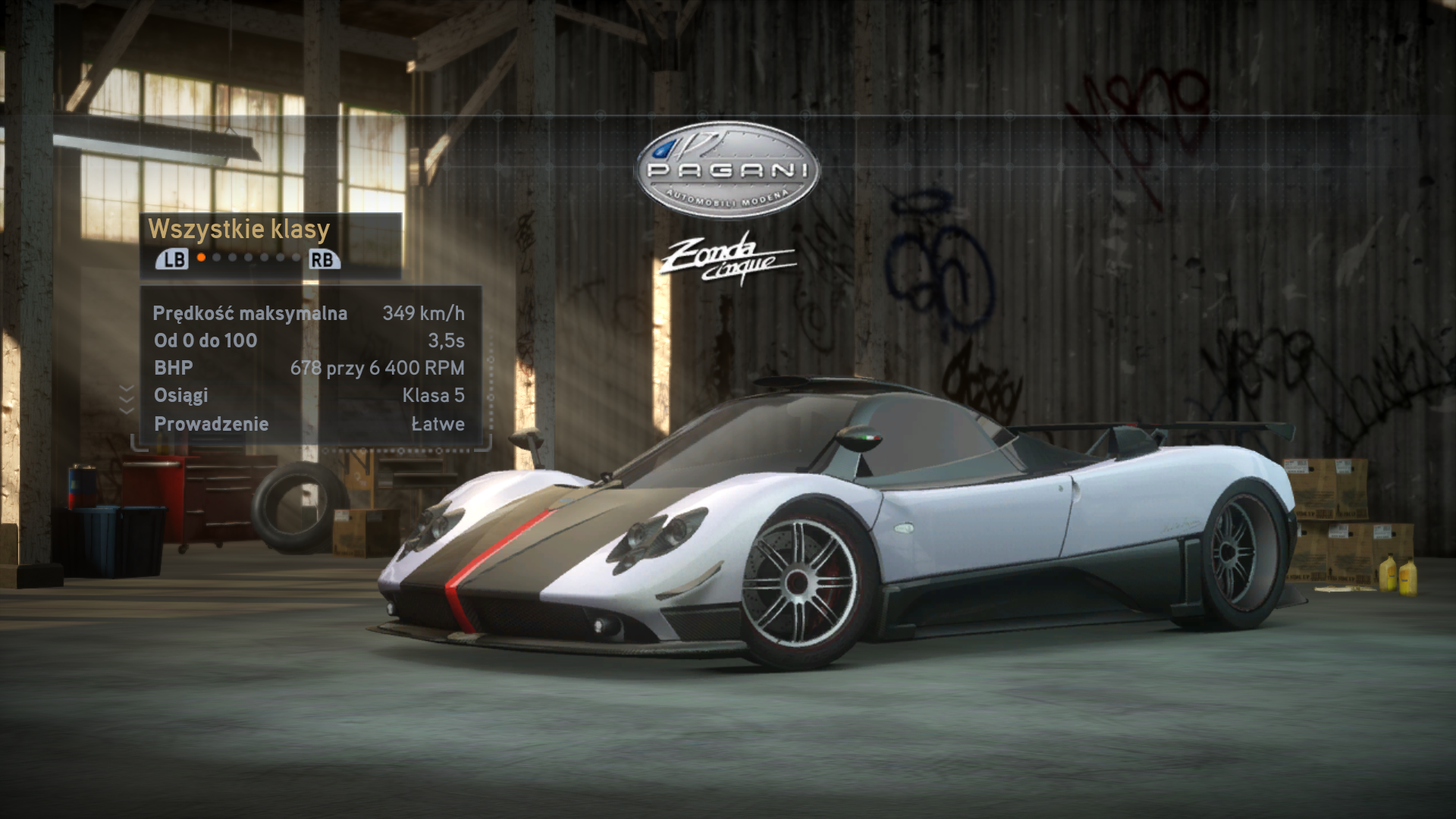Viewport: 1456px width, 819px height.
Task: Choose the orange highlighted class page dot
Action: pyautogui.click(x=201, y=258)
